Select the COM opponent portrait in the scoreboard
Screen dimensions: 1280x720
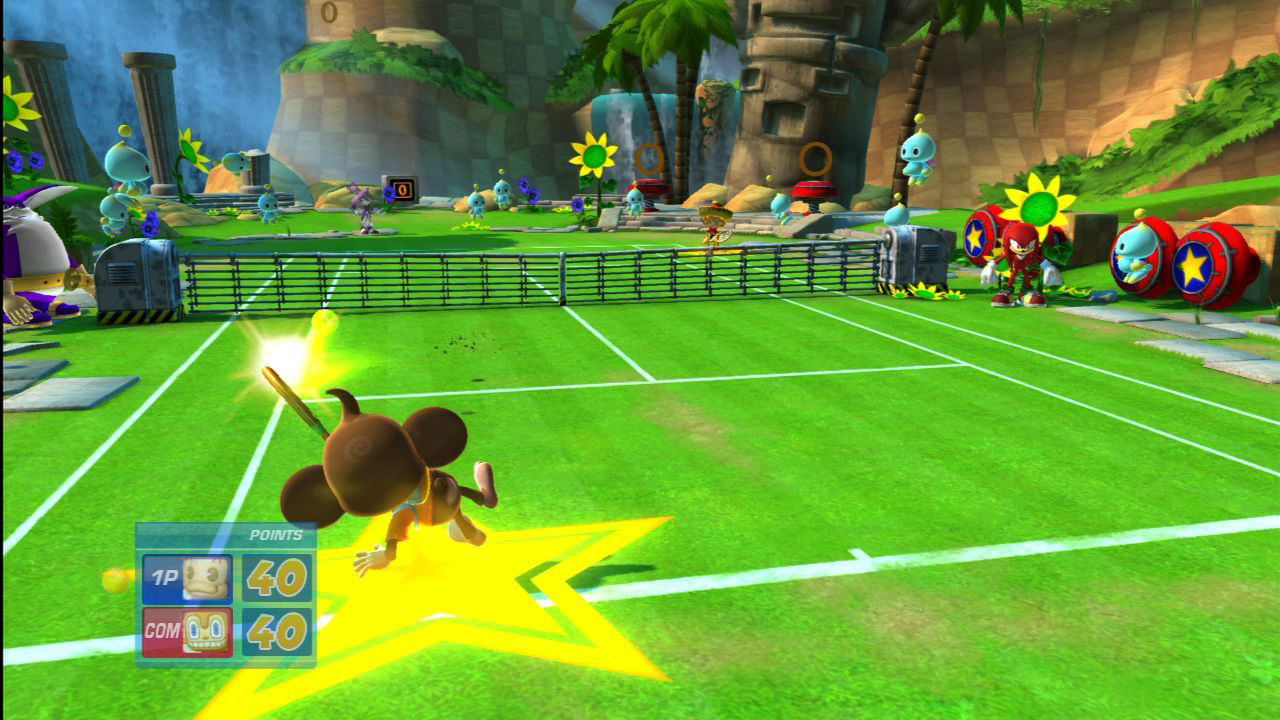point(206,632)
